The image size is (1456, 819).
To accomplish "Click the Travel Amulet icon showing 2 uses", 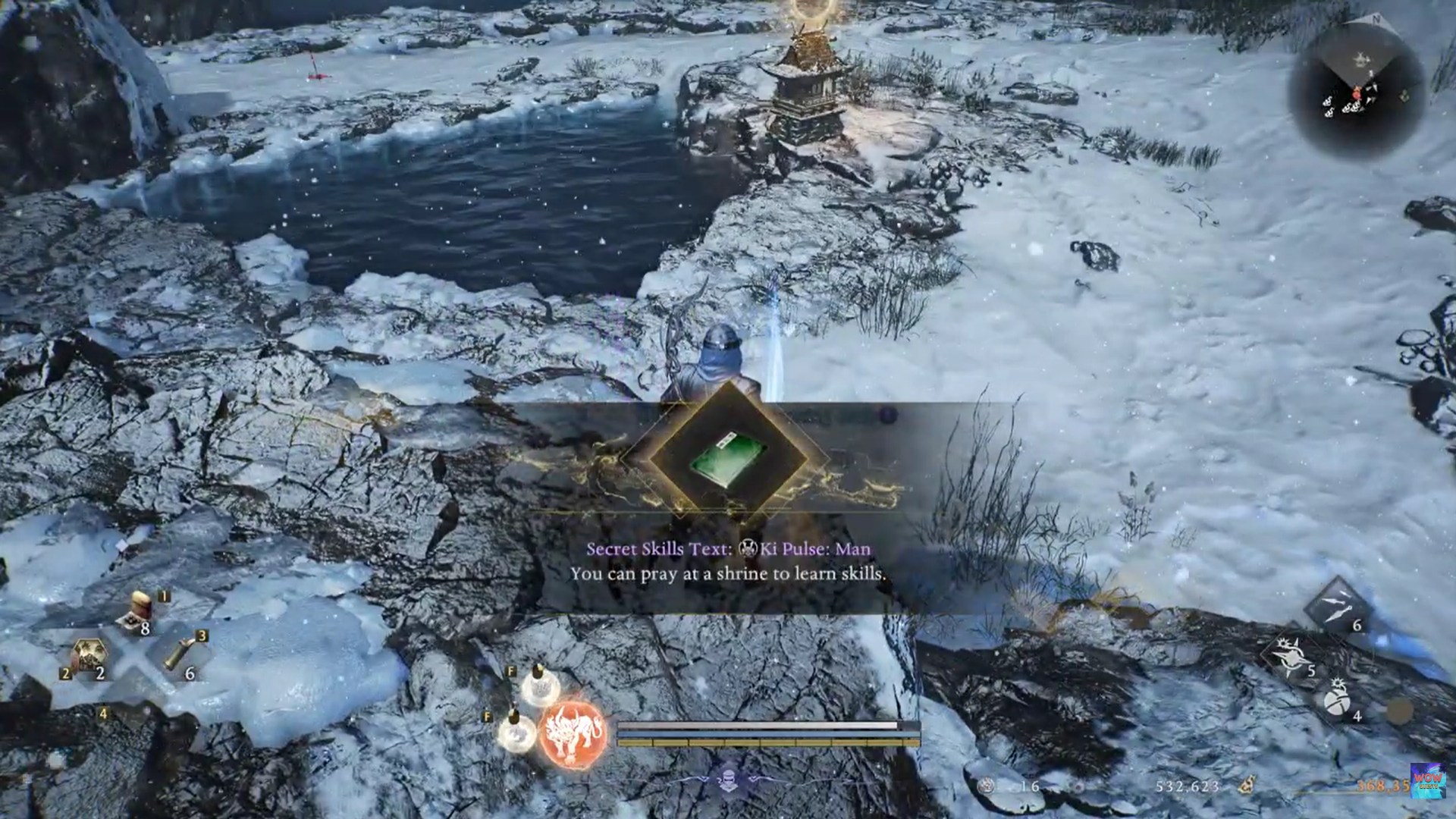I will coord(89,654).
